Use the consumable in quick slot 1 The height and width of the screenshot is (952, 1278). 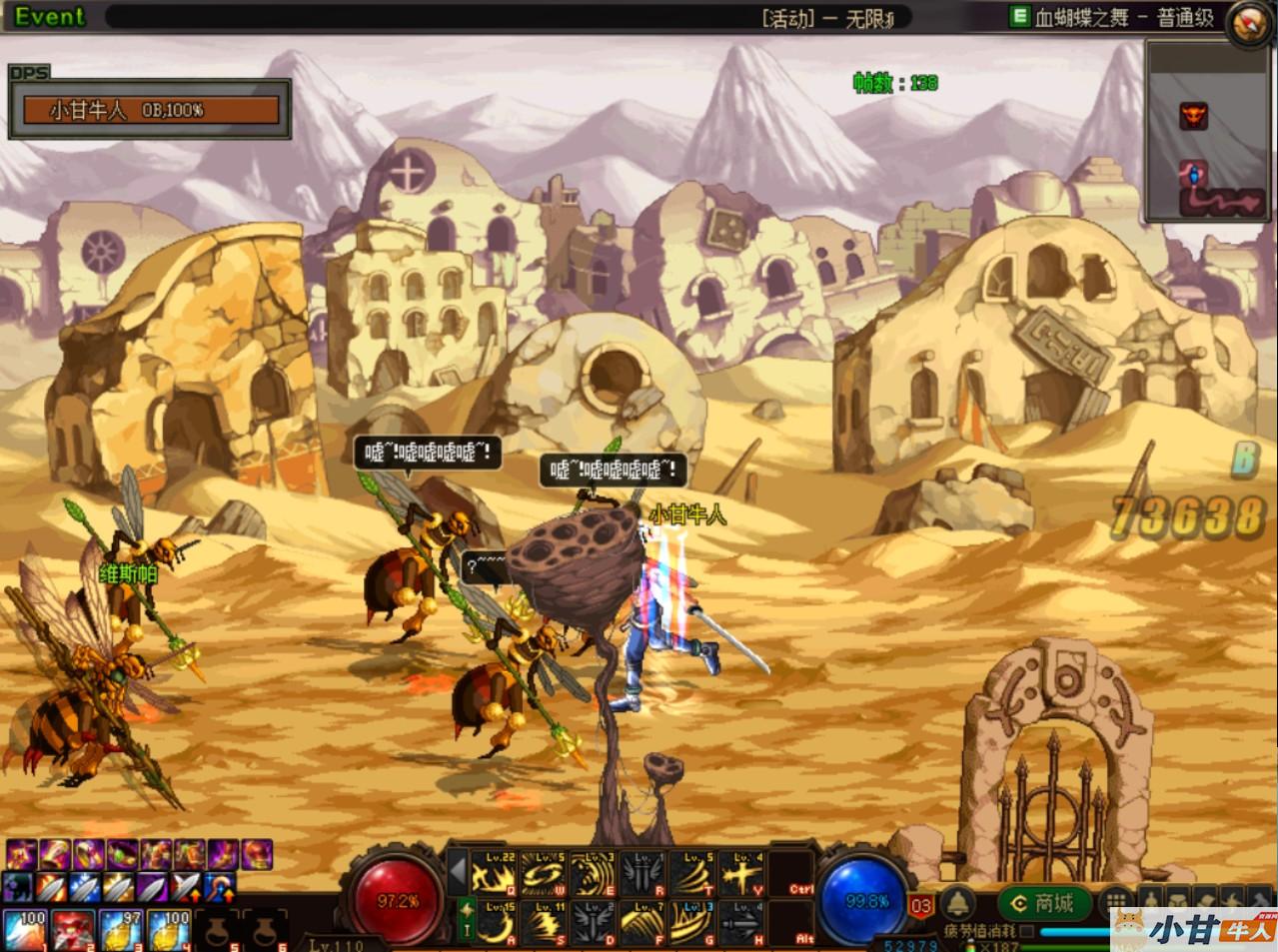25,929
